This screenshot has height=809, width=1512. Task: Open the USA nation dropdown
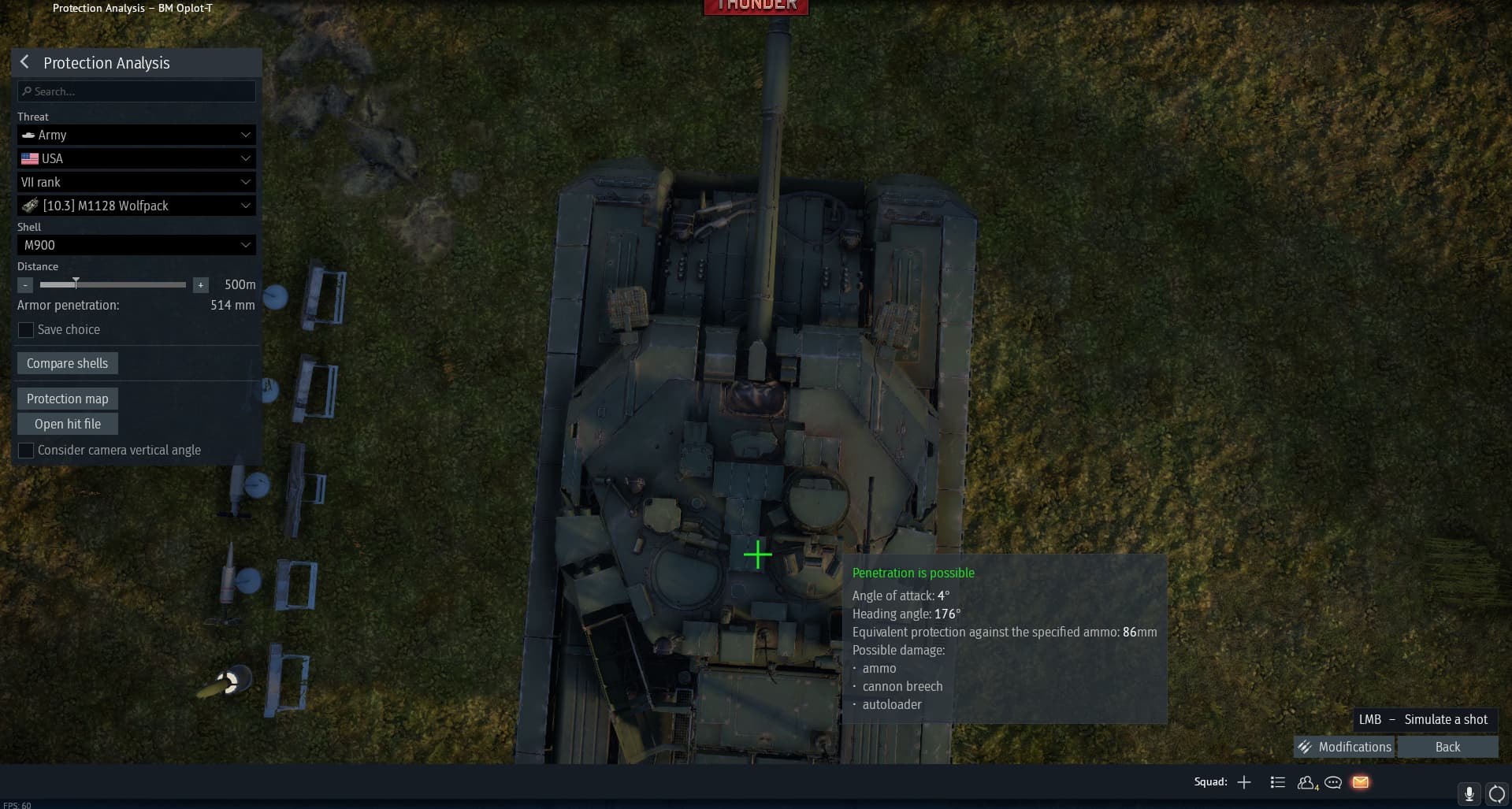pos(136,158)
